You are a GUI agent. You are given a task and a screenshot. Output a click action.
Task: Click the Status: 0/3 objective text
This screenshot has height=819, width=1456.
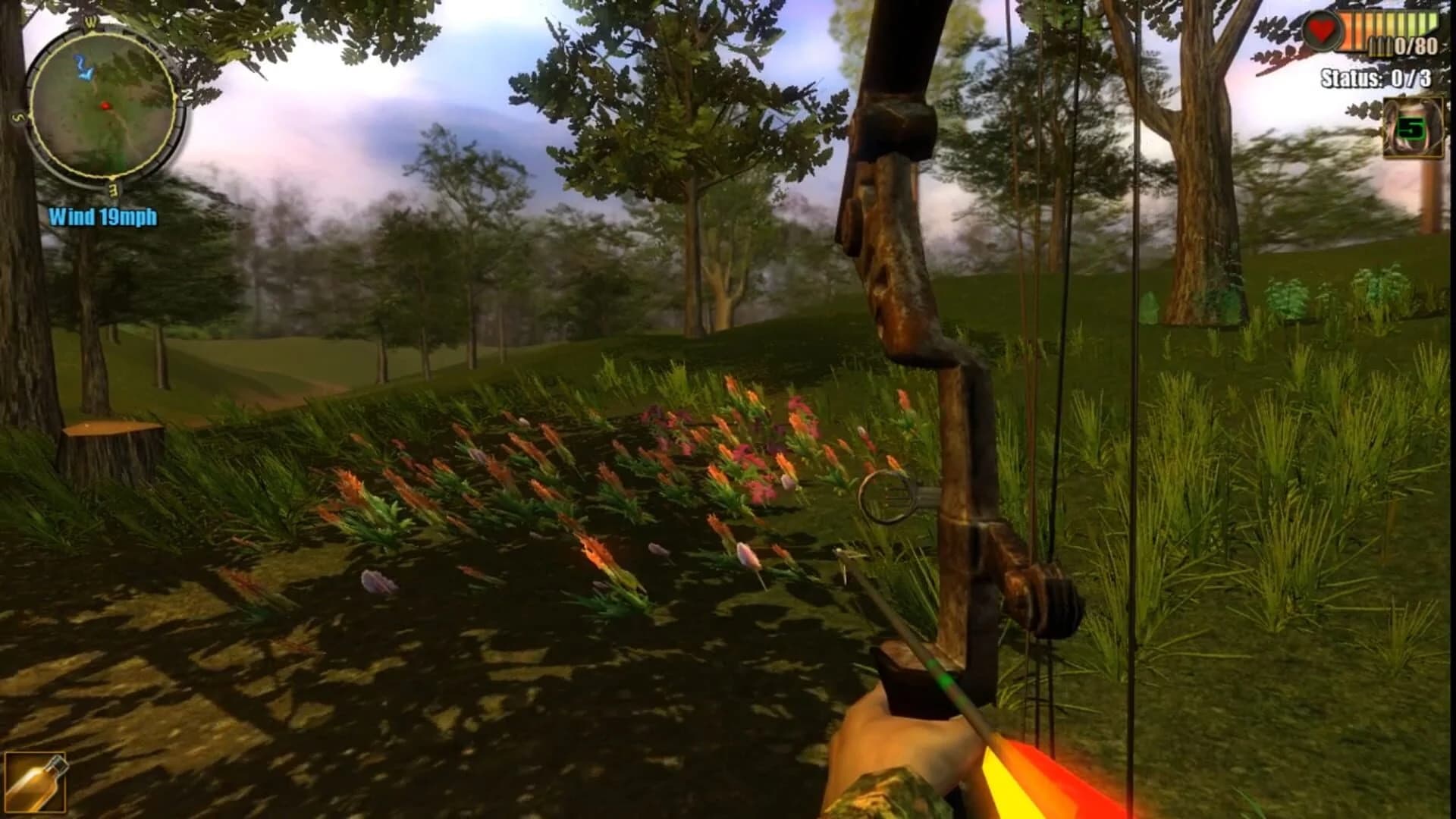[x=1375, y=77]
